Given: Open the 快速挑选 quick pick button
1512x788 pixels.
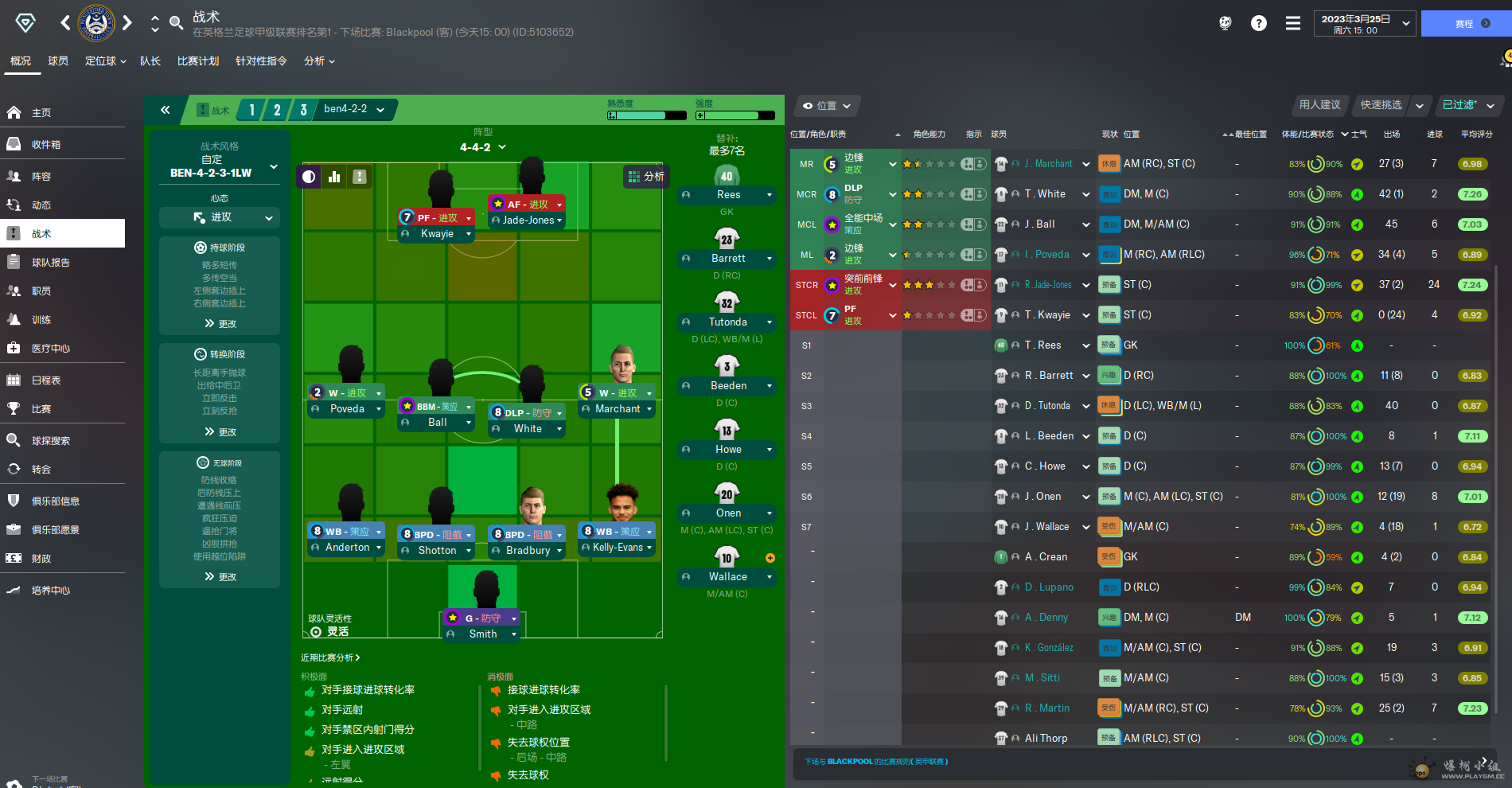Looking at the screenshot, I should tap(1381, 105).
